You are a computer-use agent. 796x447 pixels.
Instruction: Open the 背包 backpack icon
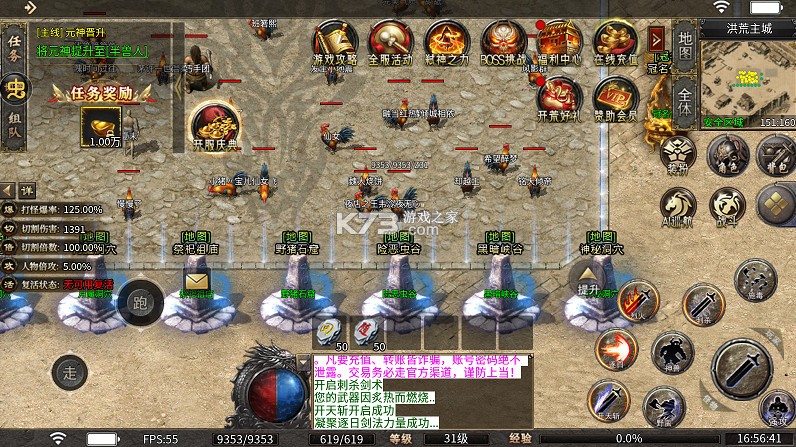(x=775, y=155)
